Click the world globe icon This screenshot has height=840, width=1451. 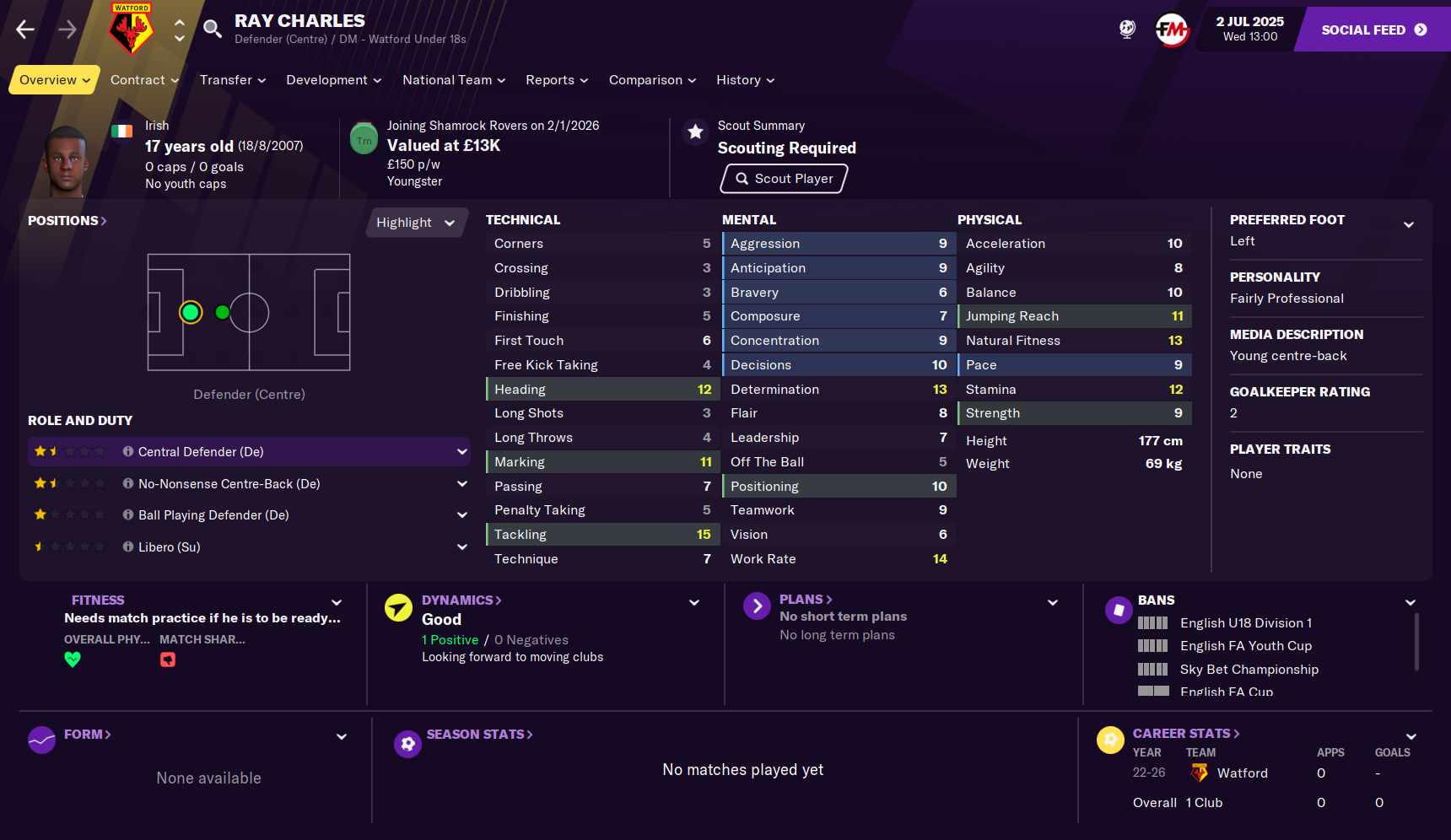[1127, 28]
